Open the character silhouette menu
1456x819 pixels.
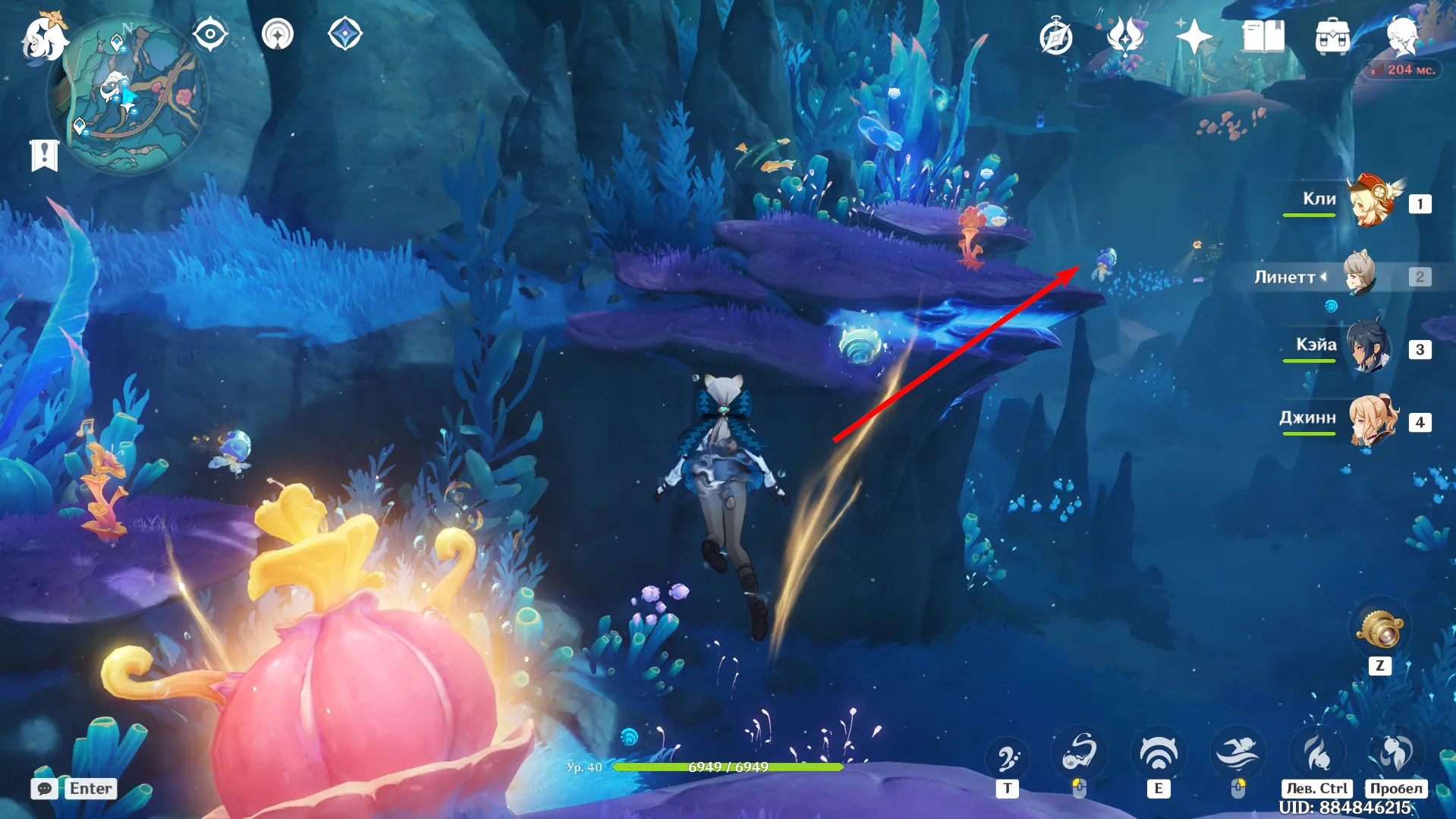pyautogui.click(x=1401, y=36)
